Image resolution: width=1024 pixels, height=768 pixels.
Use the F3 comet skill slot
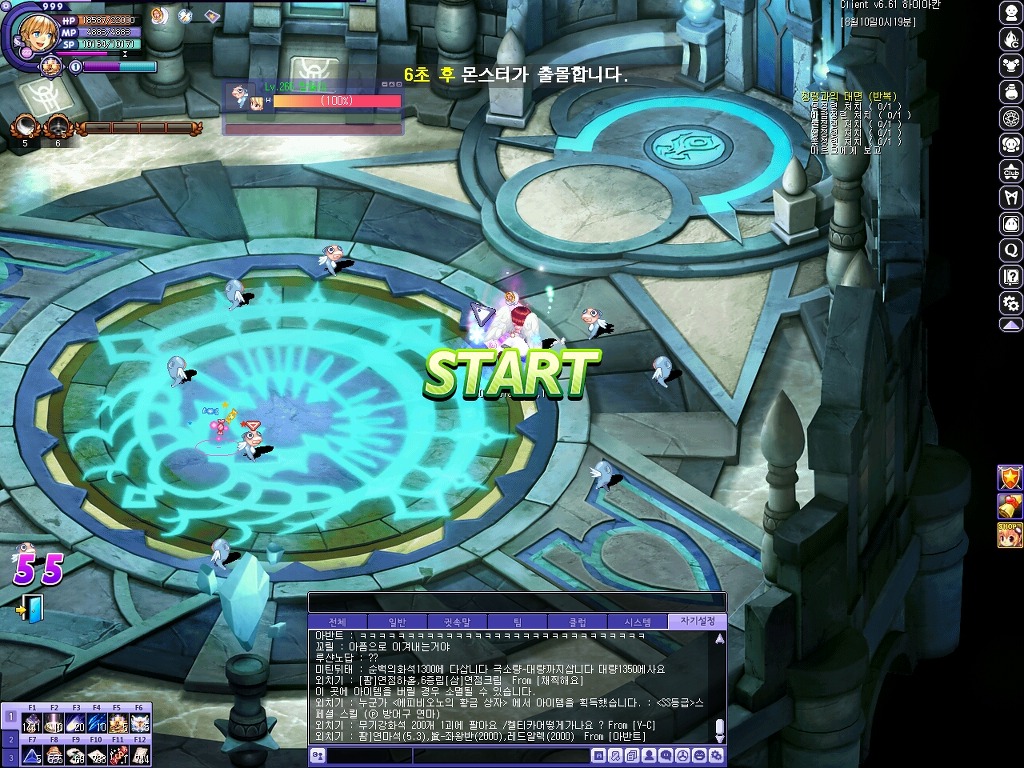pyautogui.click(x=75, y=724)
